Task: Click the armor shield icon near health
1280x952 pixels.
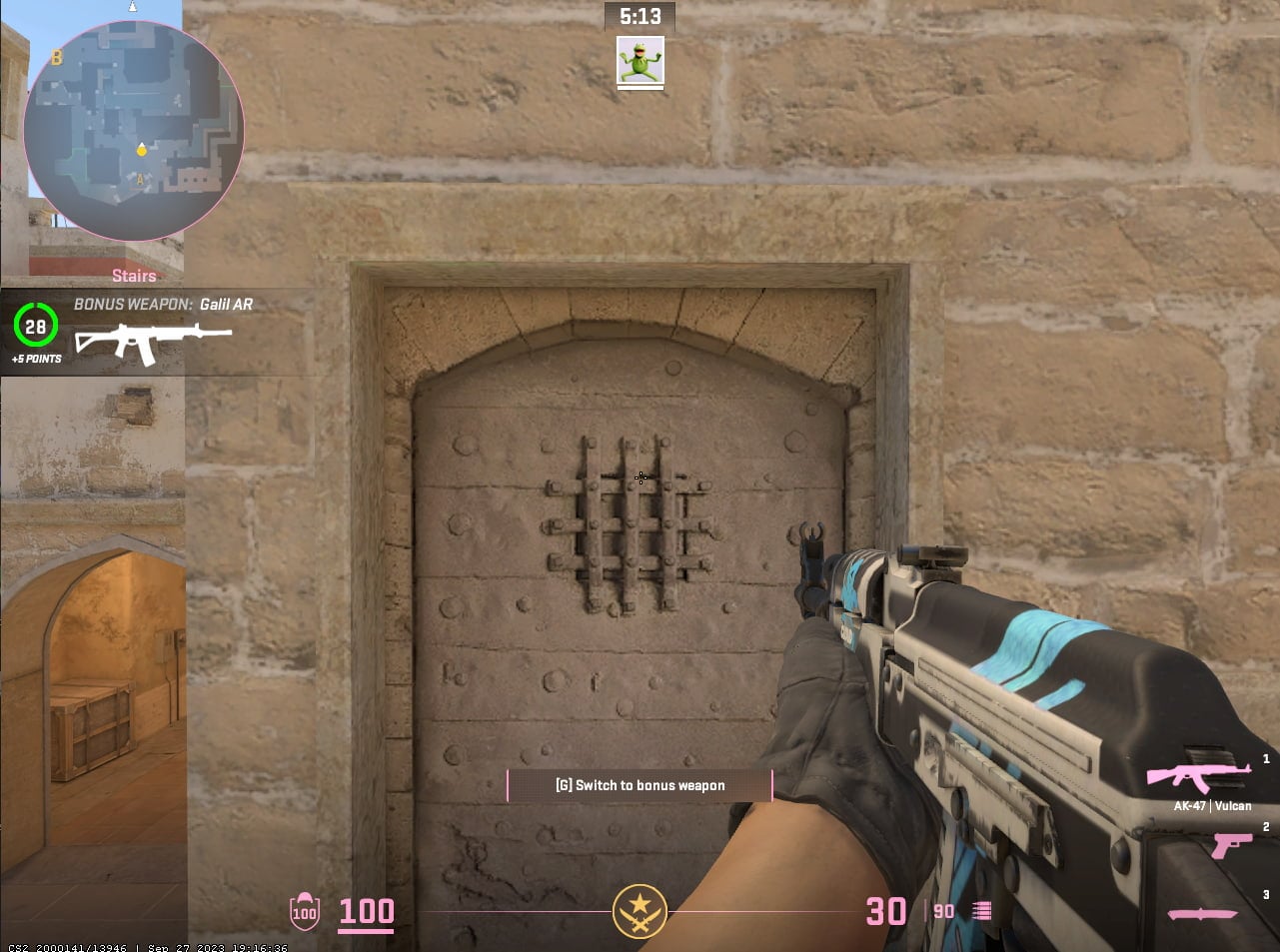Action: pyautogui.click(x=304, y=910)
